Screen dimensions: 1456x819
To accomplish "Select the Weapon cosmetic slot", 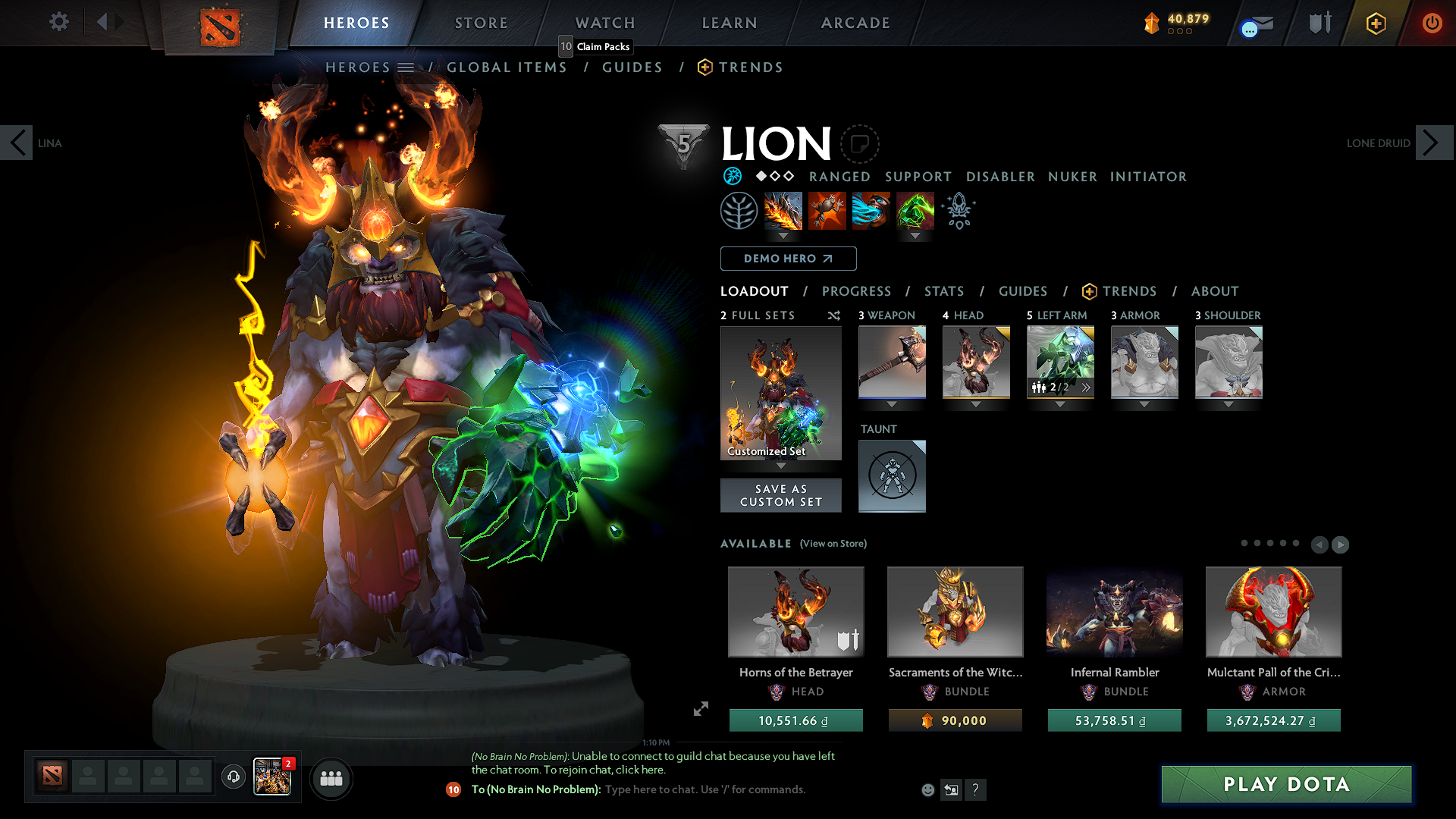I will [892, 362].
